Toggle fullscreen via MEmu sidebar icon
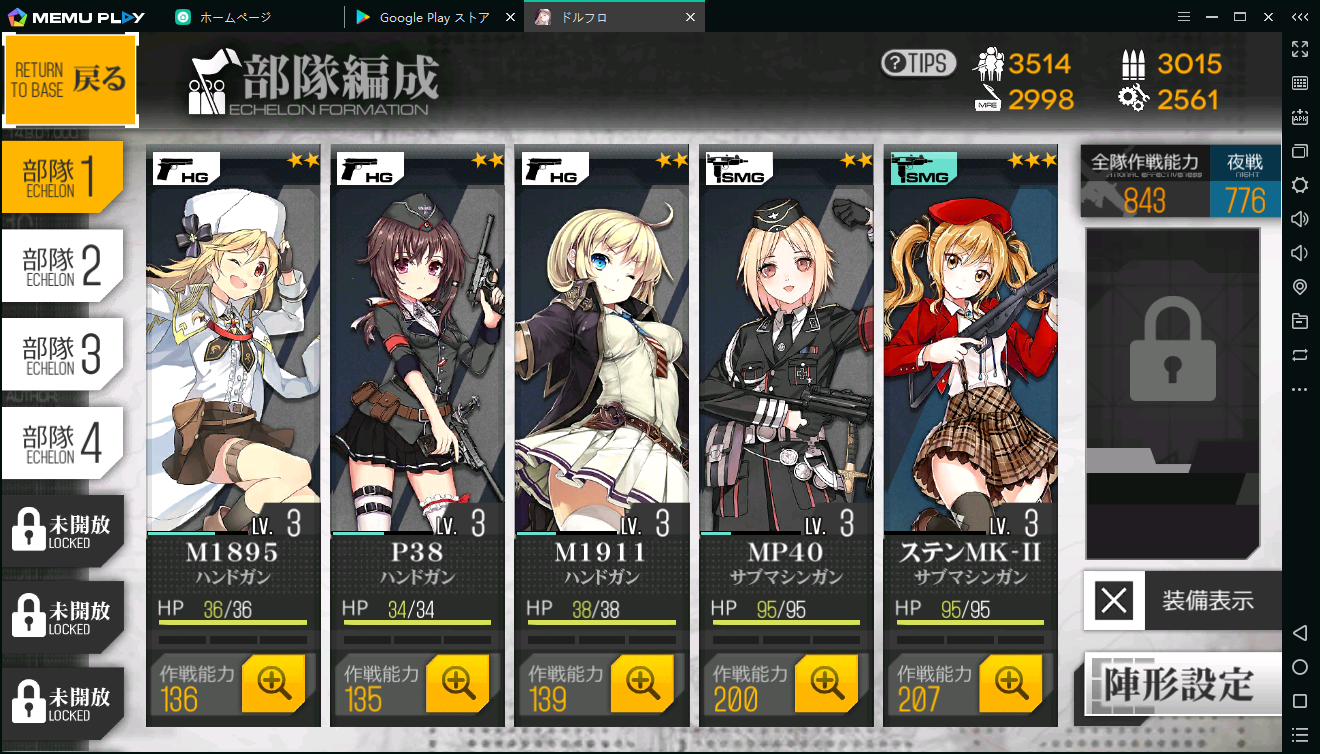The image size is (1320, 754). click(1299, 48)
